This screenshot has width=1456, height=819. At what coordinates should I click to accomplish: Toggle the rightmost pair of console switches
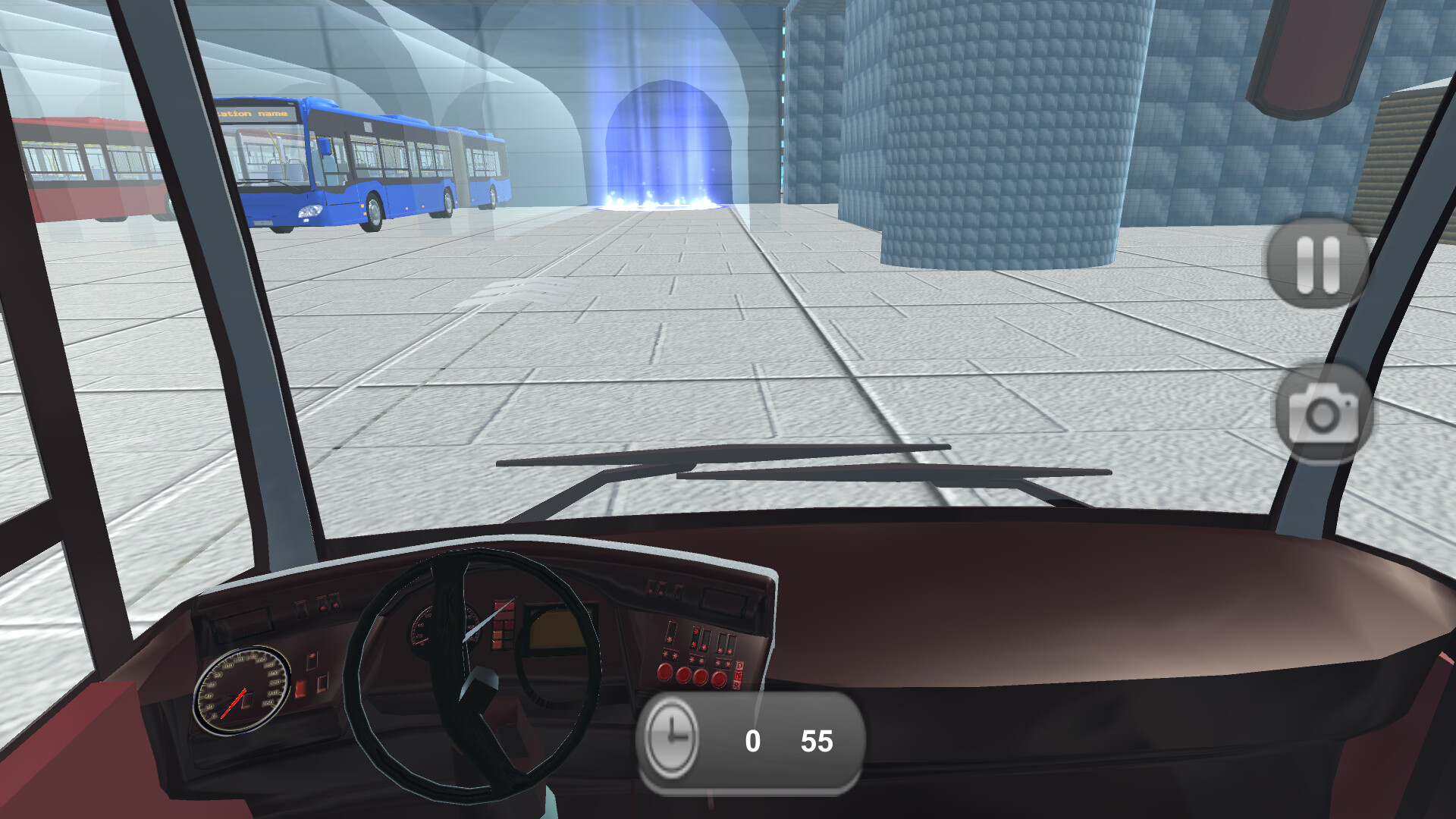click(x=726, y=642)
